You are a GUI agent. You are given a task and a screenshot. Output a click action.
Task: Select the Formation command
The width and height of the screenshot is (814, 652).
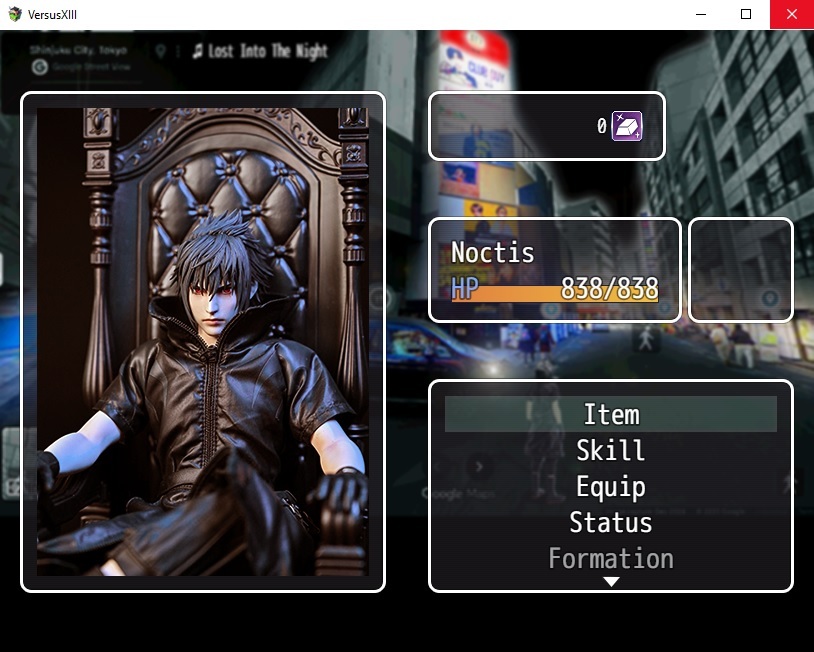pyautogui.click(x=611, y=558)
